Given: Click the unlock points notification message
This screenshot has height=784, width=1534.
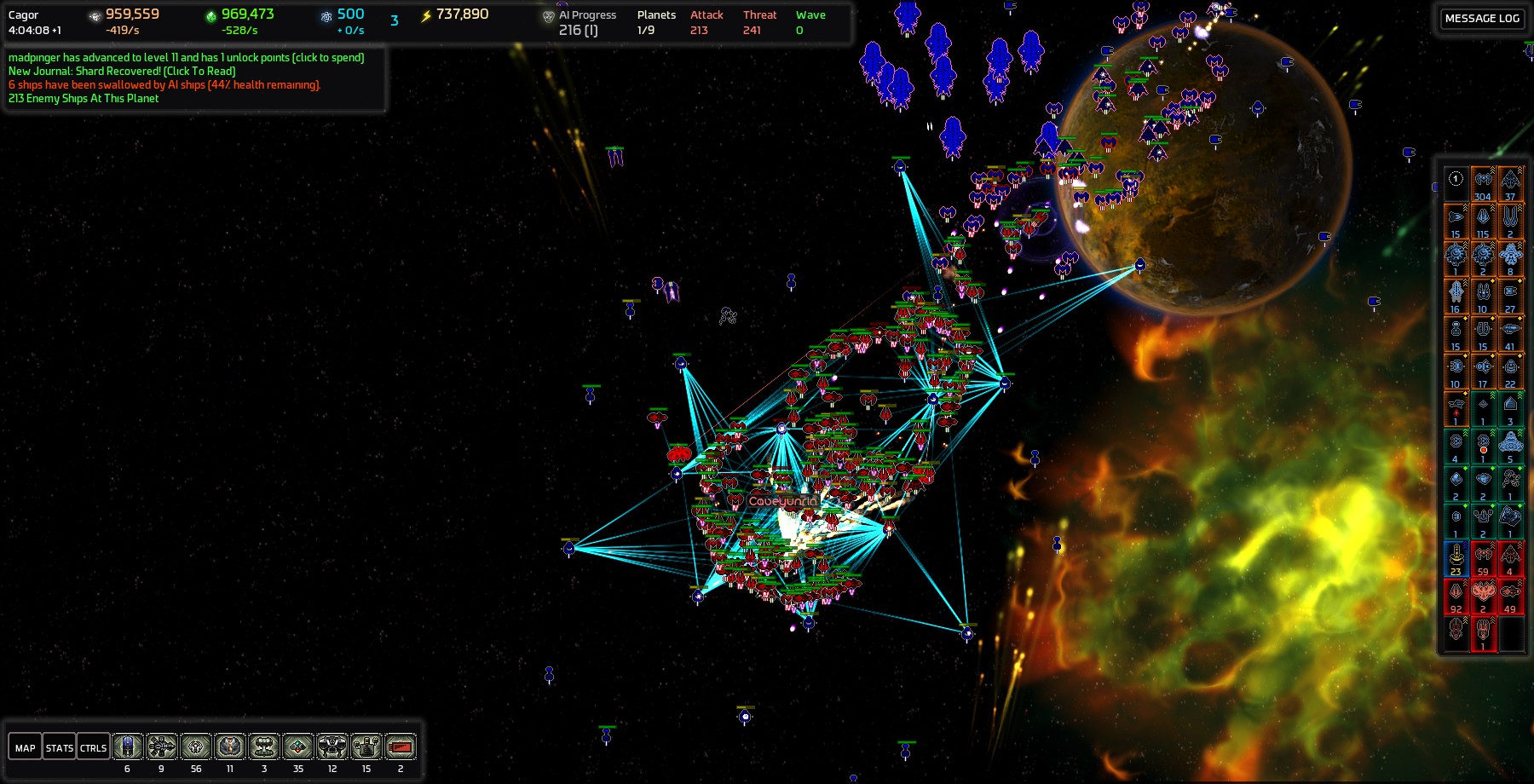Looking at the screenshot, I should [186, 57].
